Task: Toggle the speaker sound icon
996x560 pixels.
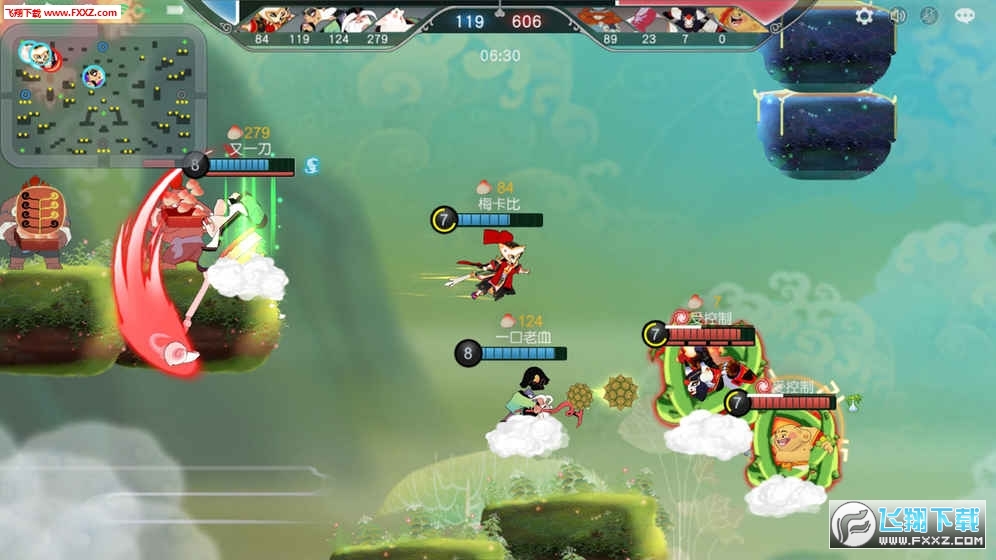Action: [897, 15]
